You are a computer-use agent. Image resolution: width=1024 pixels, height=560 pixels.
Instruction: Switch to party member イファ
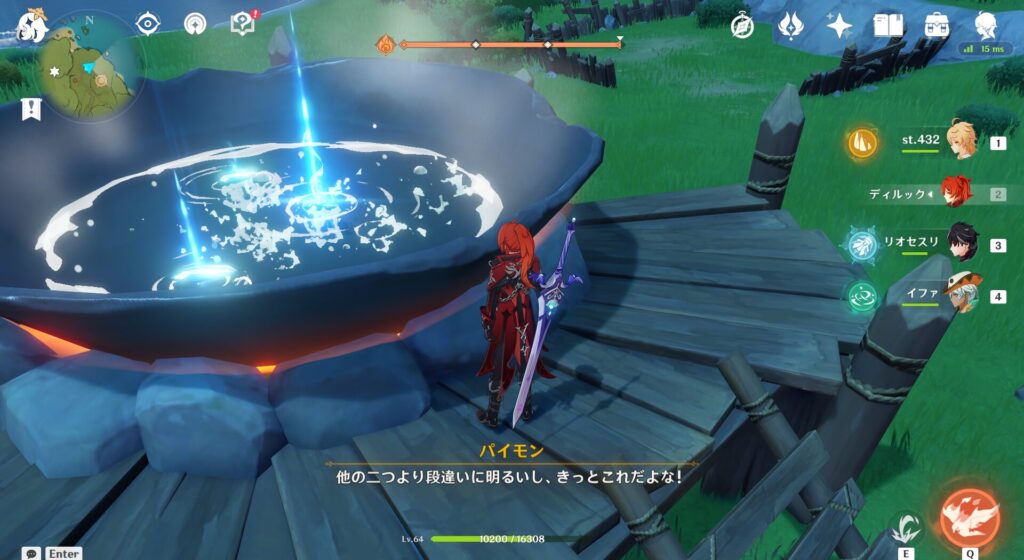961,296
